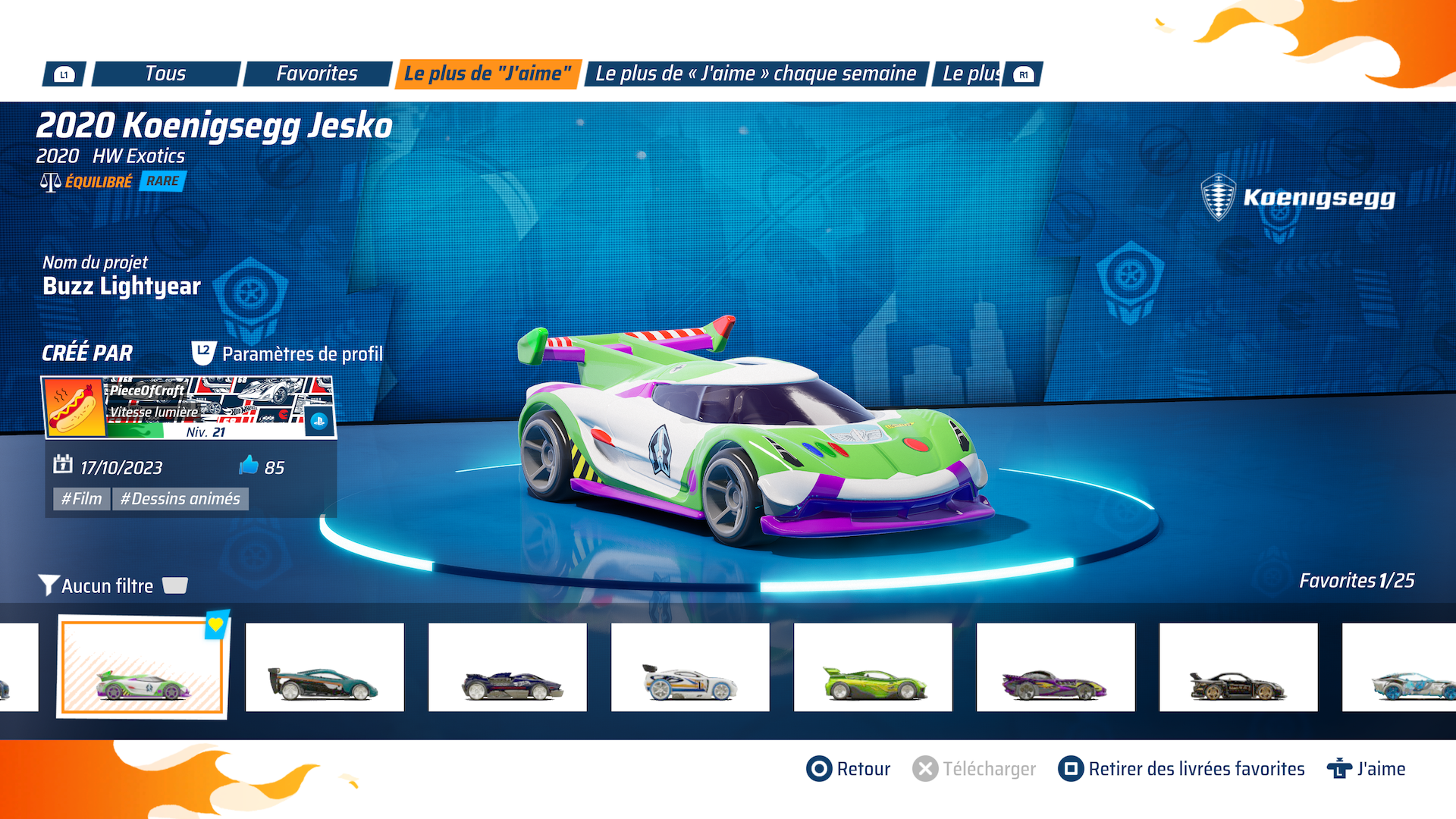
Task: Pick the dark blue car livery thumbnail
Action: (507, 667)
